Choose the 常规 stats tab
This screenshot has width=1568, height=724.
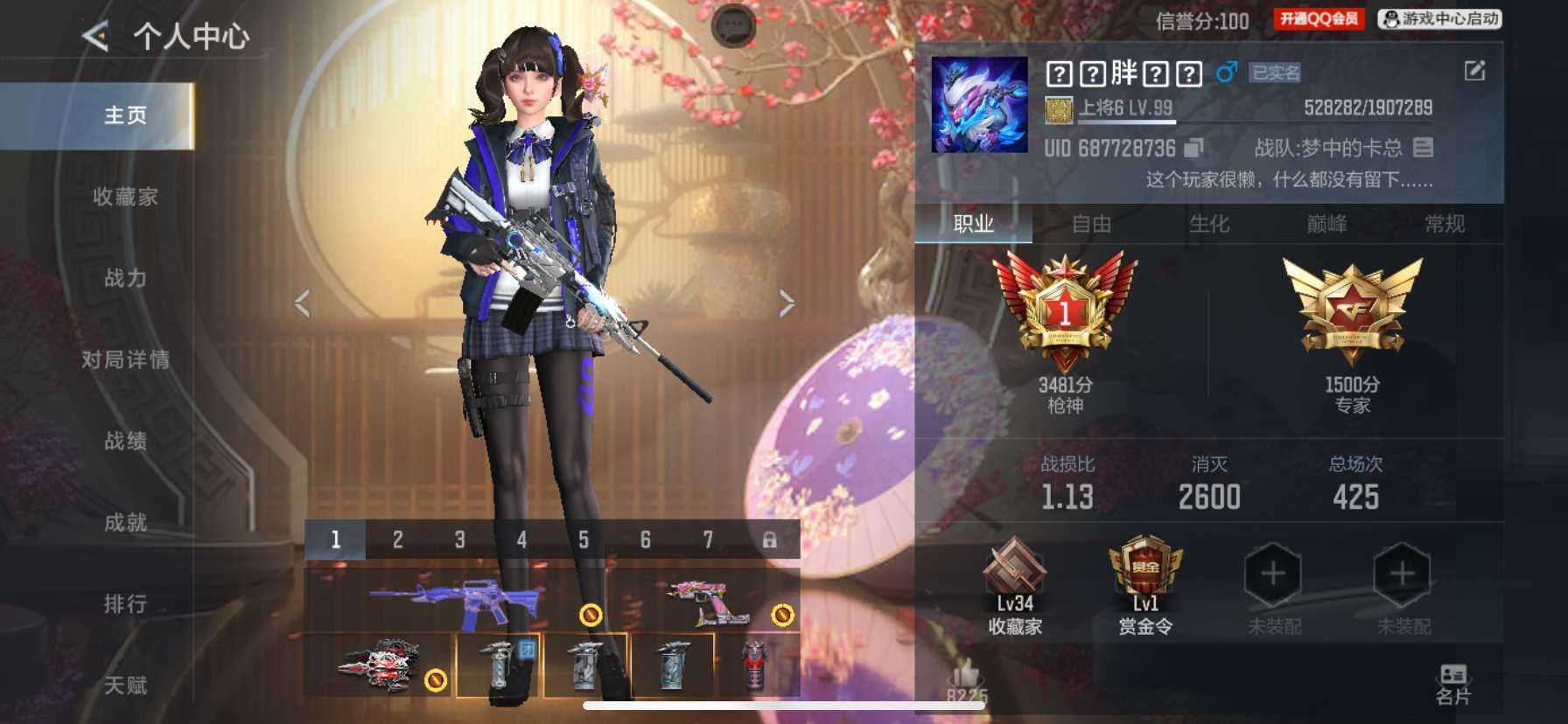[1445, 225]
